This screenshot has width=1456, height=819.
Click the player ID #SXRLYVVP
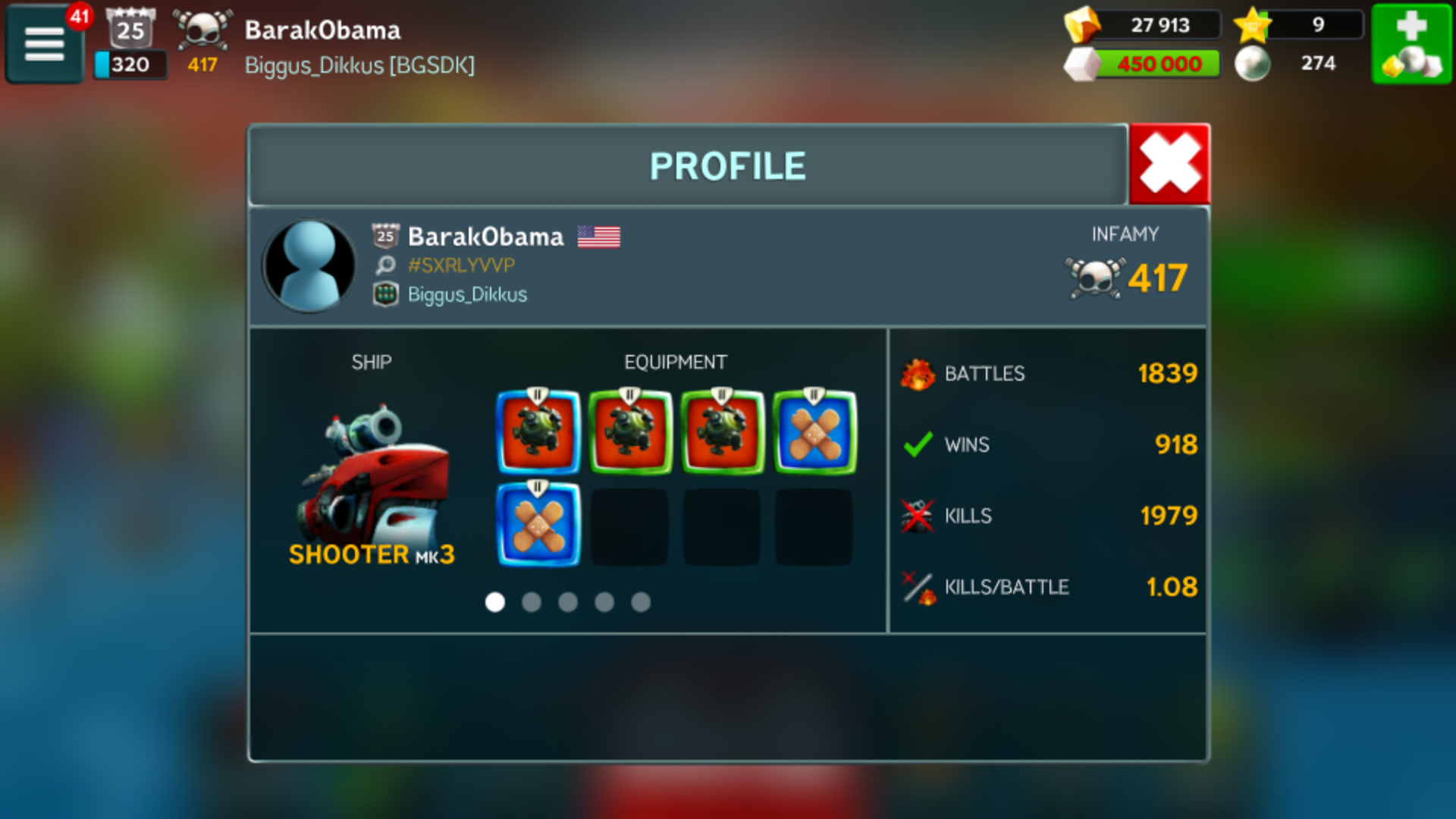tap(460, 265)
